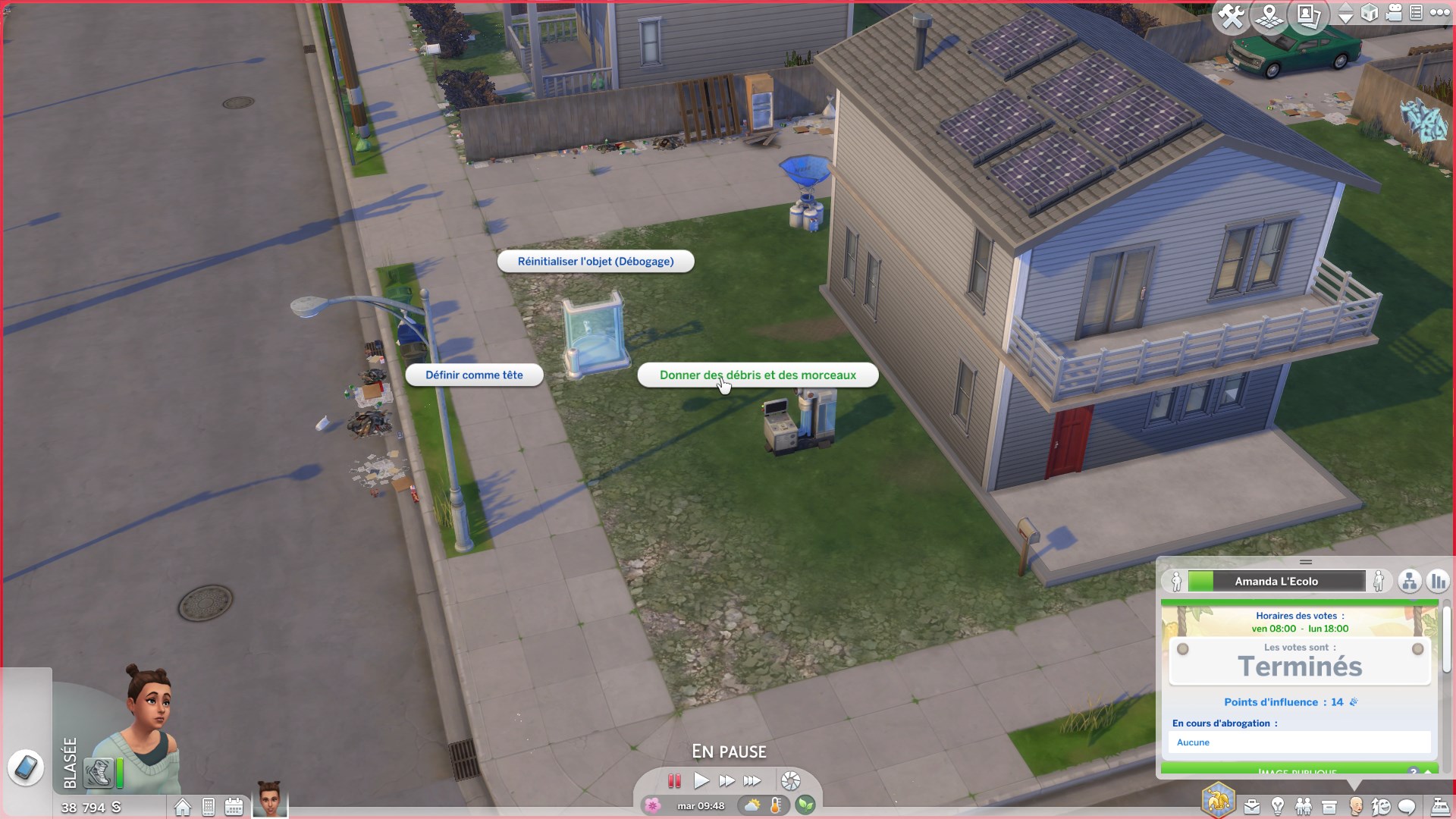The height and width of the screenshot is (819, 1456).
Task: Raise the floor level with the up arrow
Action: tap(1347, 8)
